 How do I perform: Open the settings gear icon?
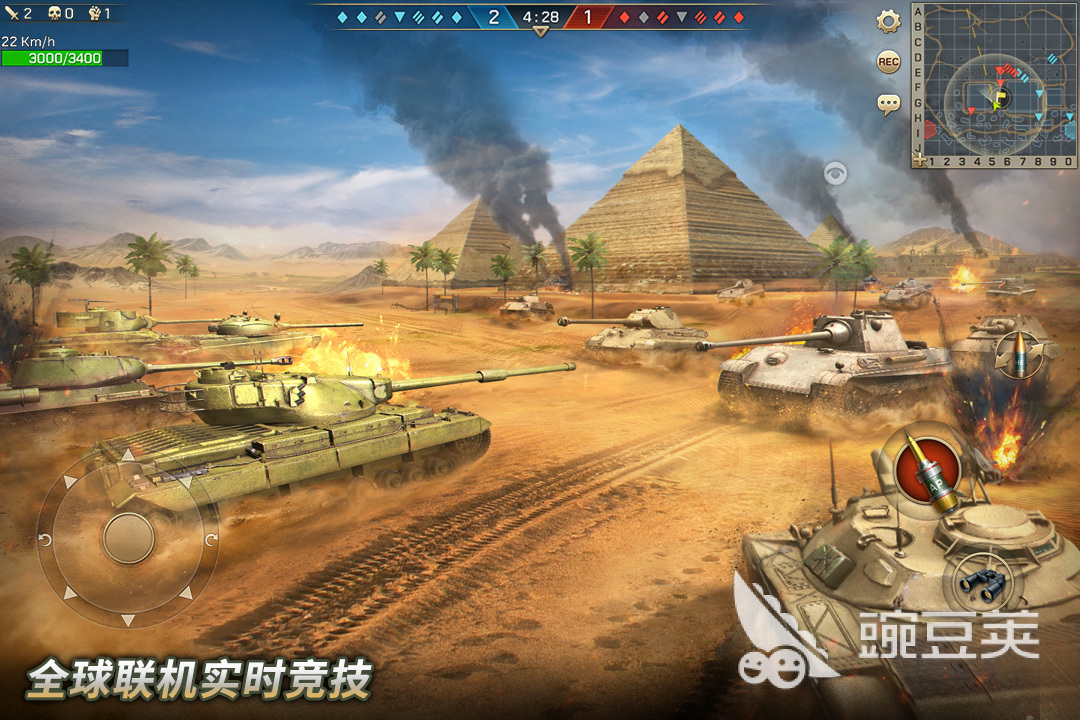click(x=888, y=21)
